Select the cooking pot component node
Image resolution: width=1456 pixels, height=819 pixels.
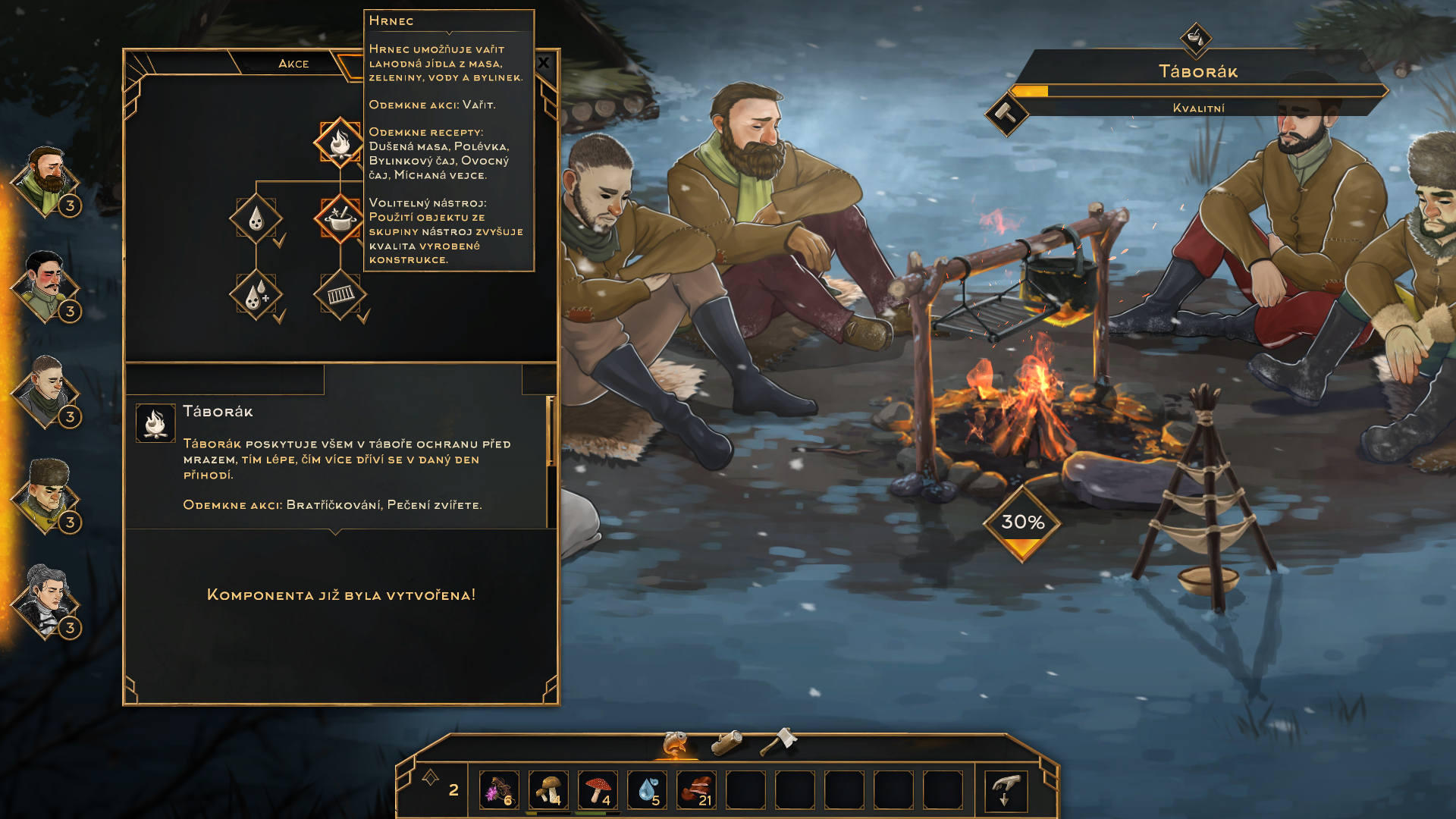coord(339,219)
